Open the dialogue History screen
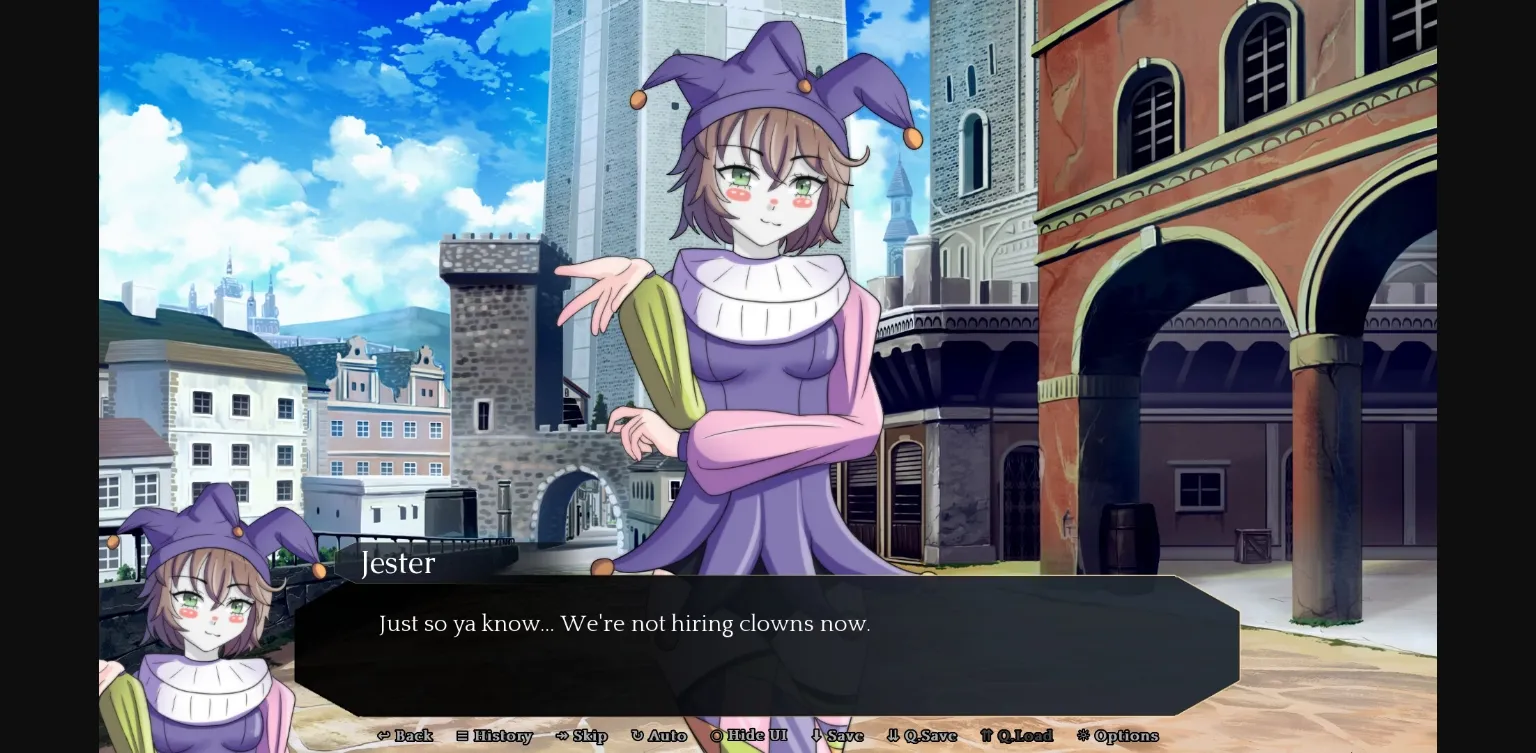 pos(495,736)
